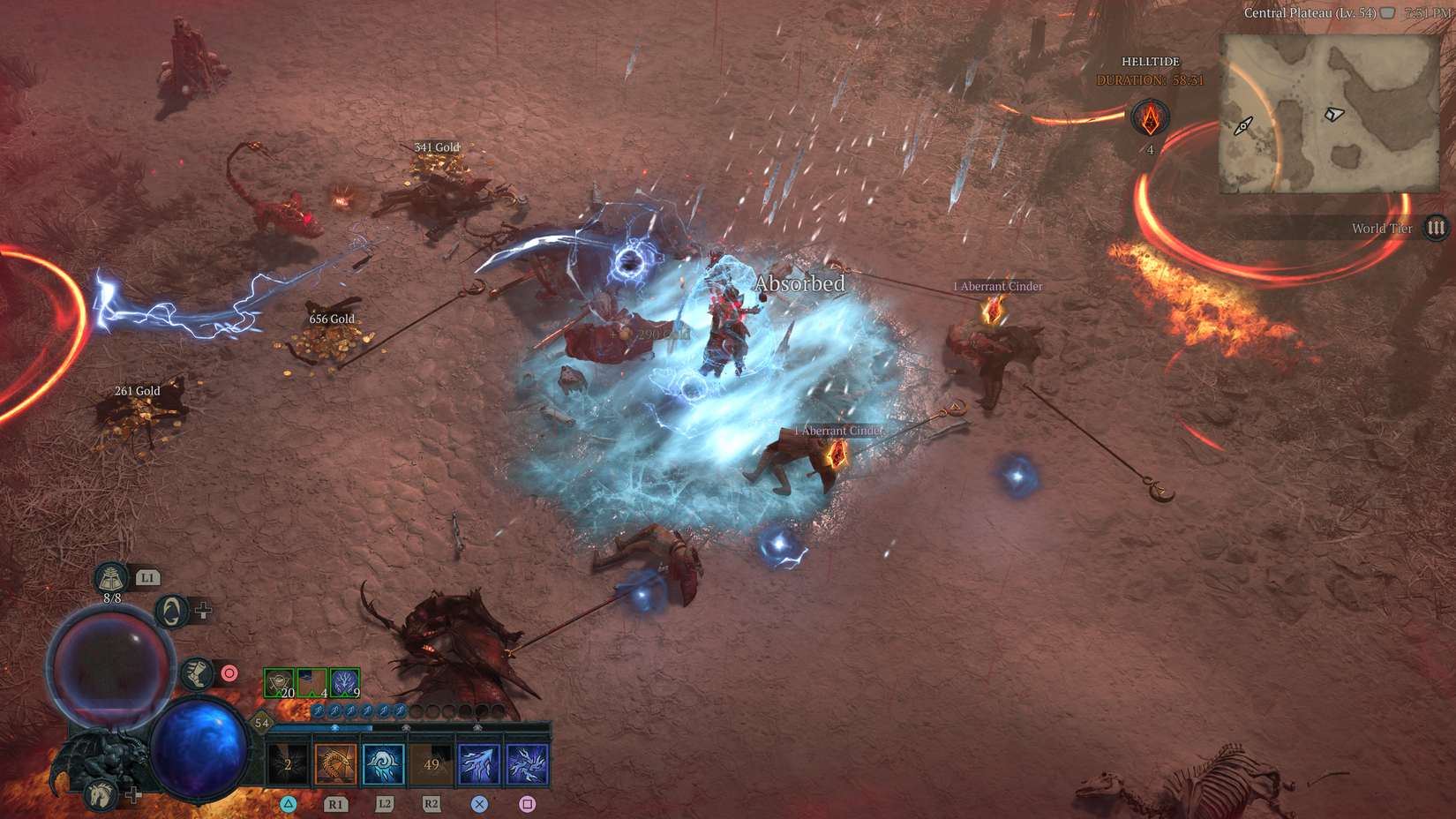
Task: Select the Helltide event icon under the timer
Action: click(1151, 116)
